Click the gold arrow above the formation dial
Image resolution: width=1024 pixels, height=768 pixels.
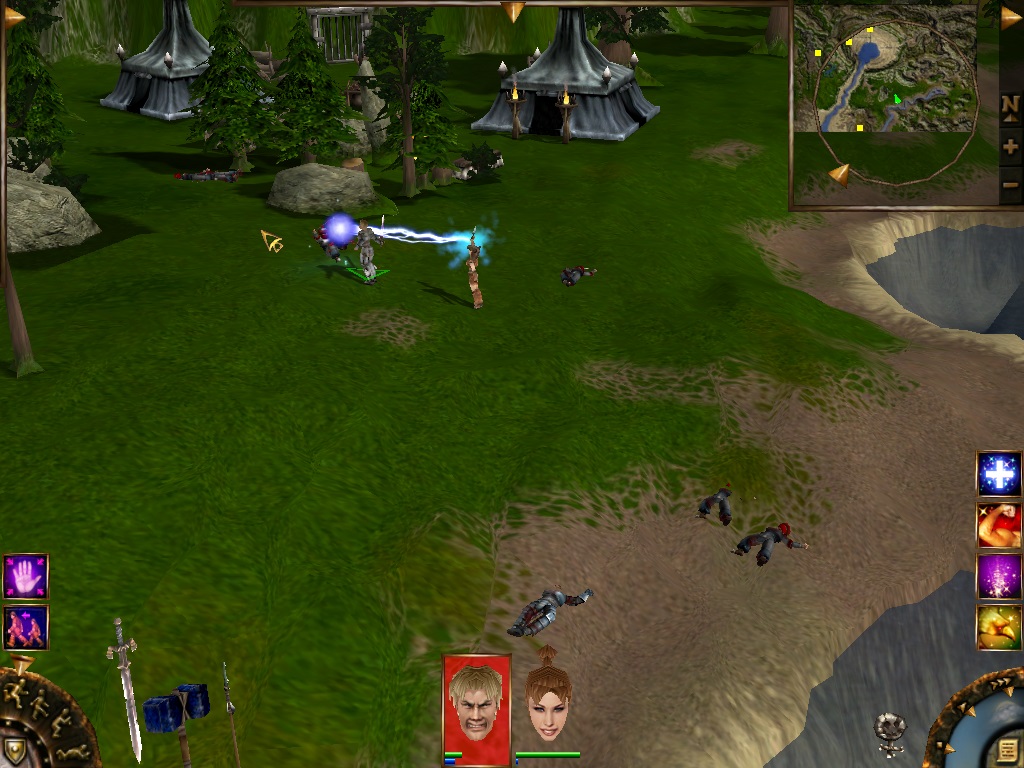coord(22,662)
